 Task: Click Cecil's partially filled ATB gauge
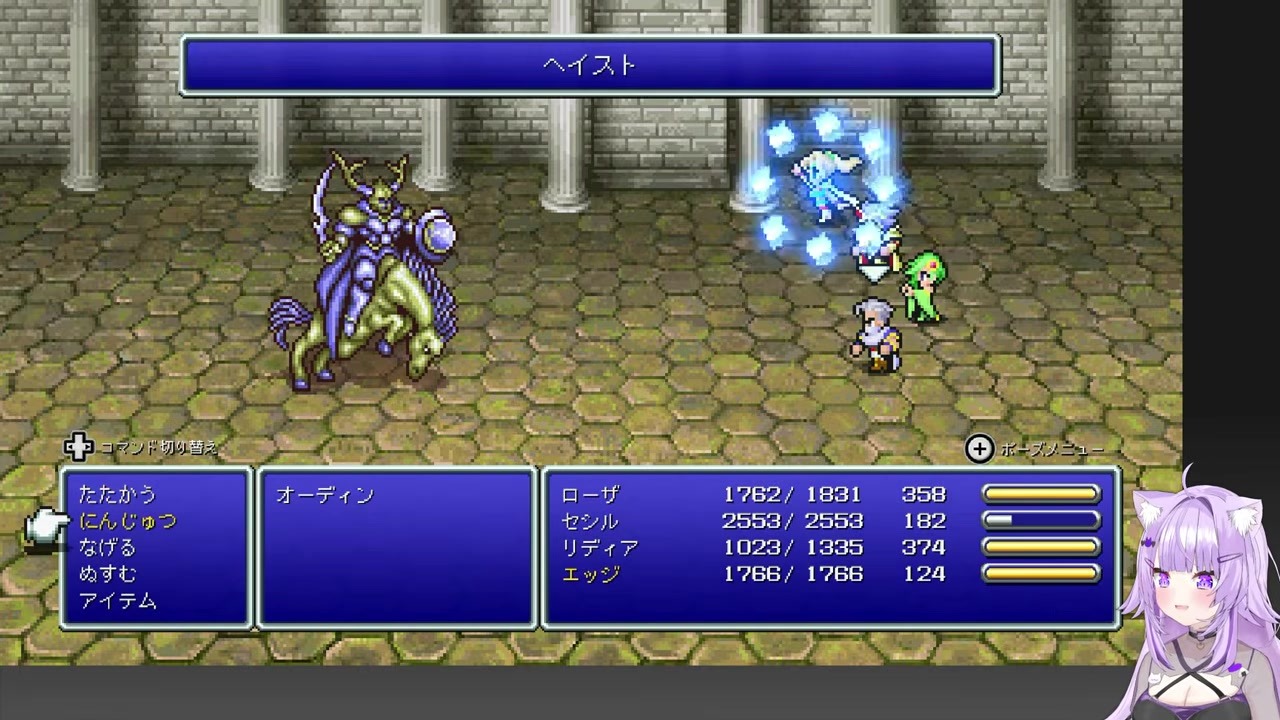tap(1041, 520)
